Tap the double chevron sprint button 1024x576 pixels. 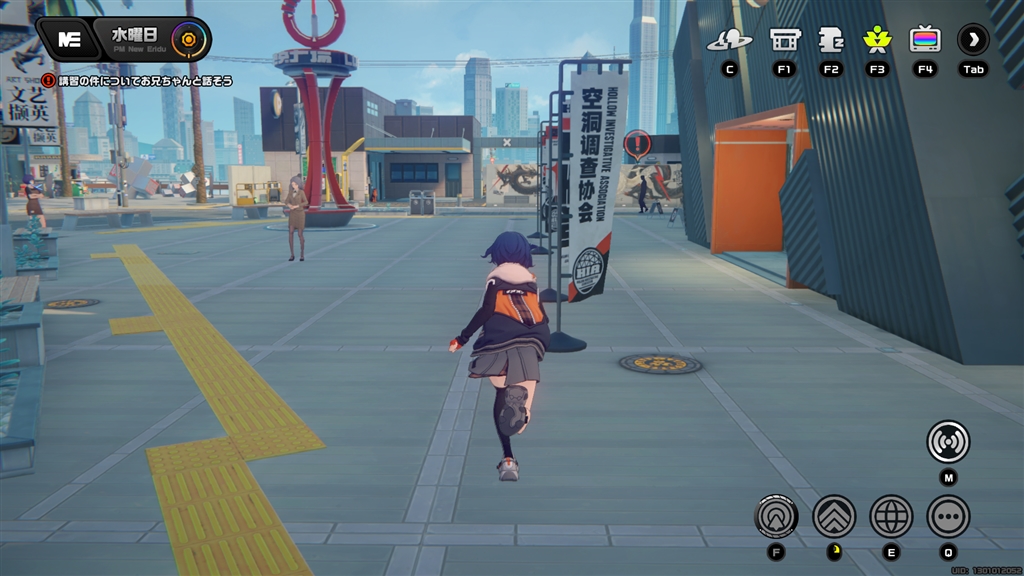tap(834, 516)
